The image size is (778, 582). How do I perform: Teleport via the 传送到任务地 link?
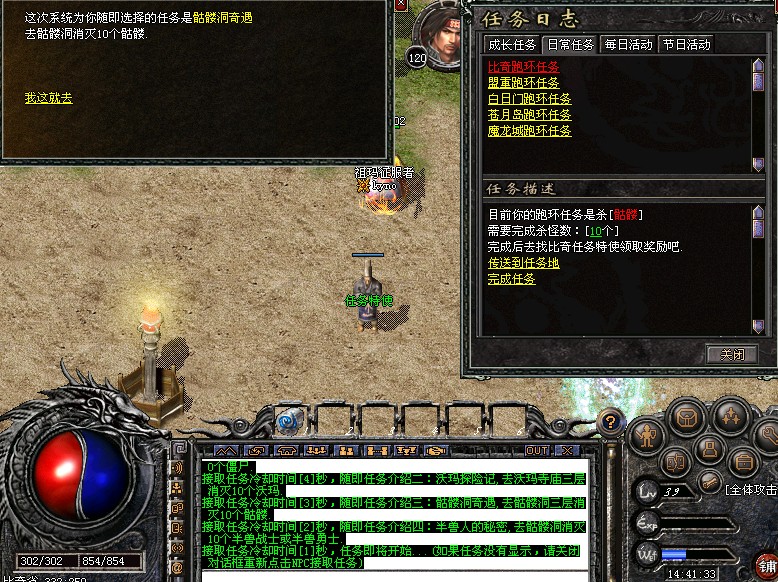(x=523, y=263)
